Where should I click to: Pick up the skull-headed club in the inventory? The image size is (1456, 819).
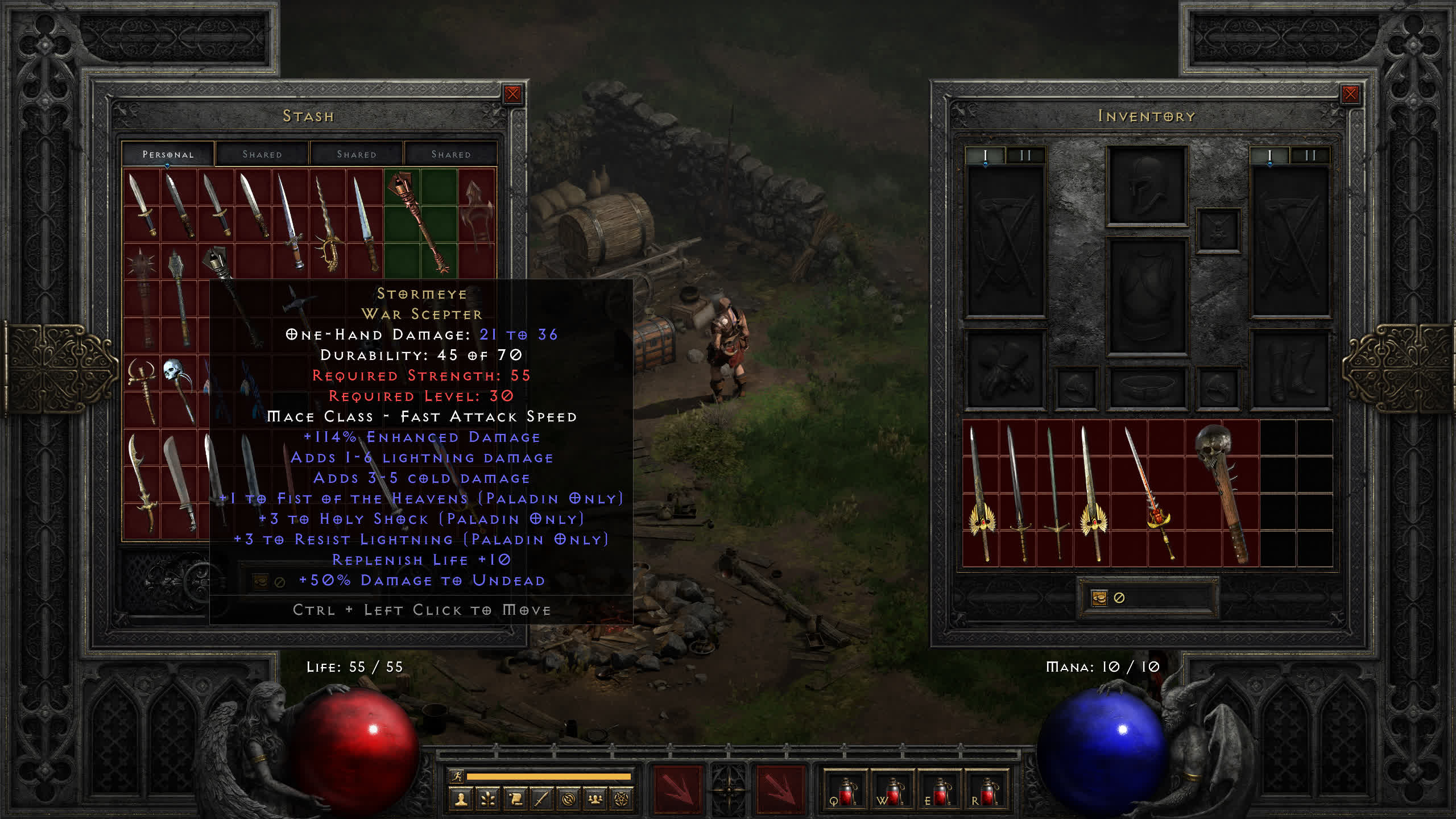click(1222, 489)
